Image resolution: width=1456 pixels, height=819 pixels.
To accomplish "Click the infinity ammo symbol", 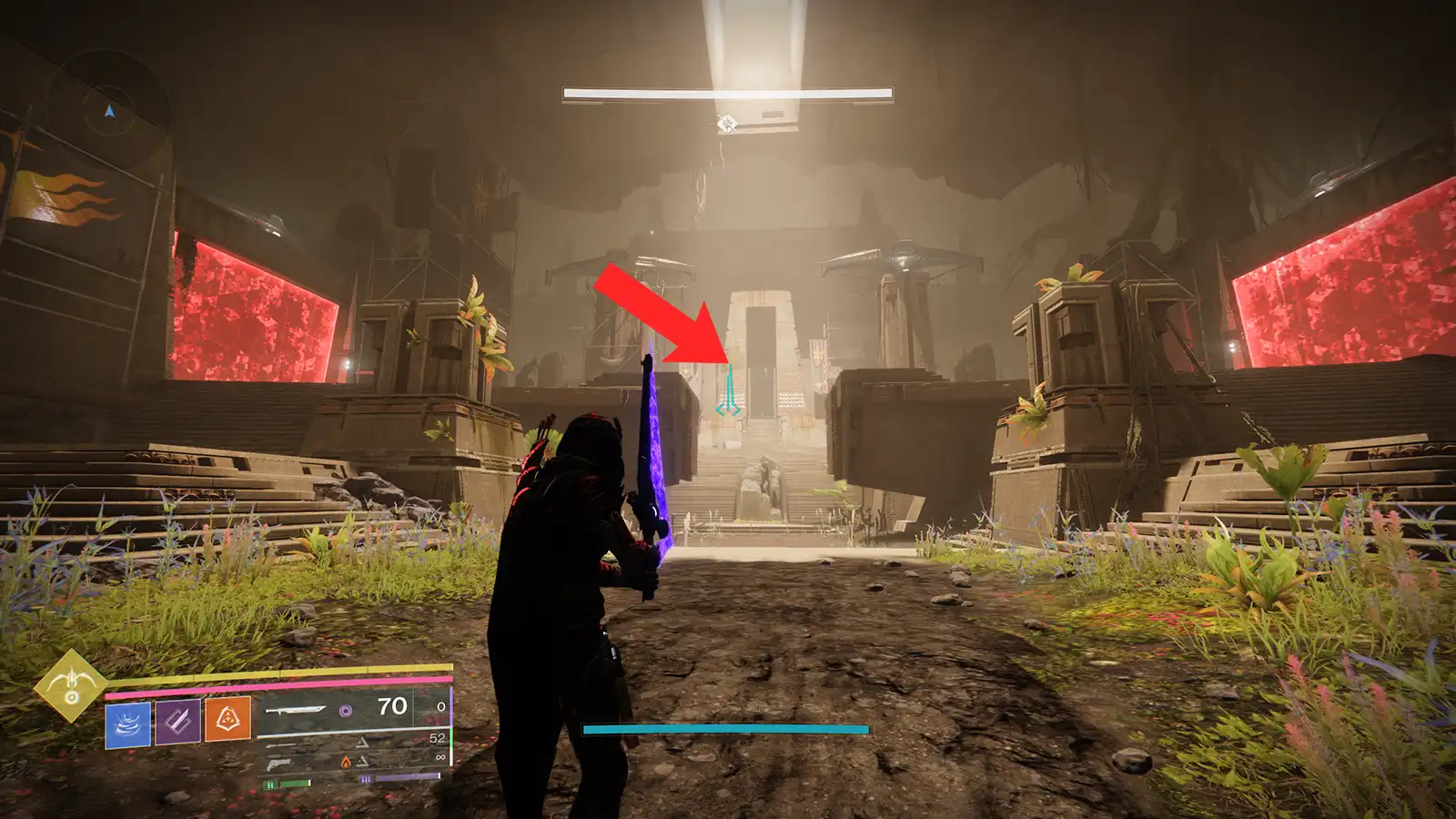I will (440, 757).
